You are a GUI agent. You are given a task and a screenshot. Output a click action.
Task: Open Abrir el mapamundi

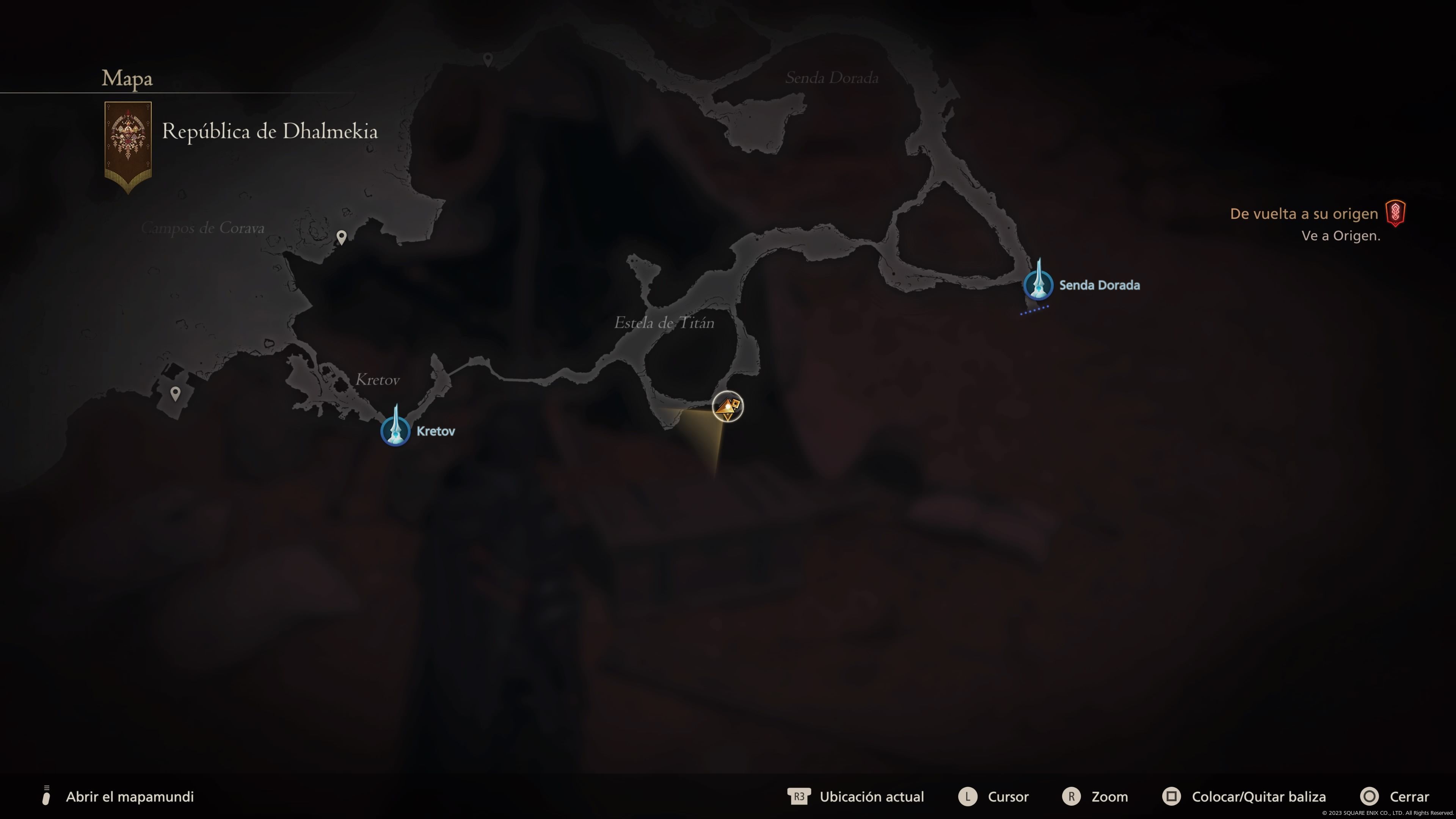pos(130,797)
